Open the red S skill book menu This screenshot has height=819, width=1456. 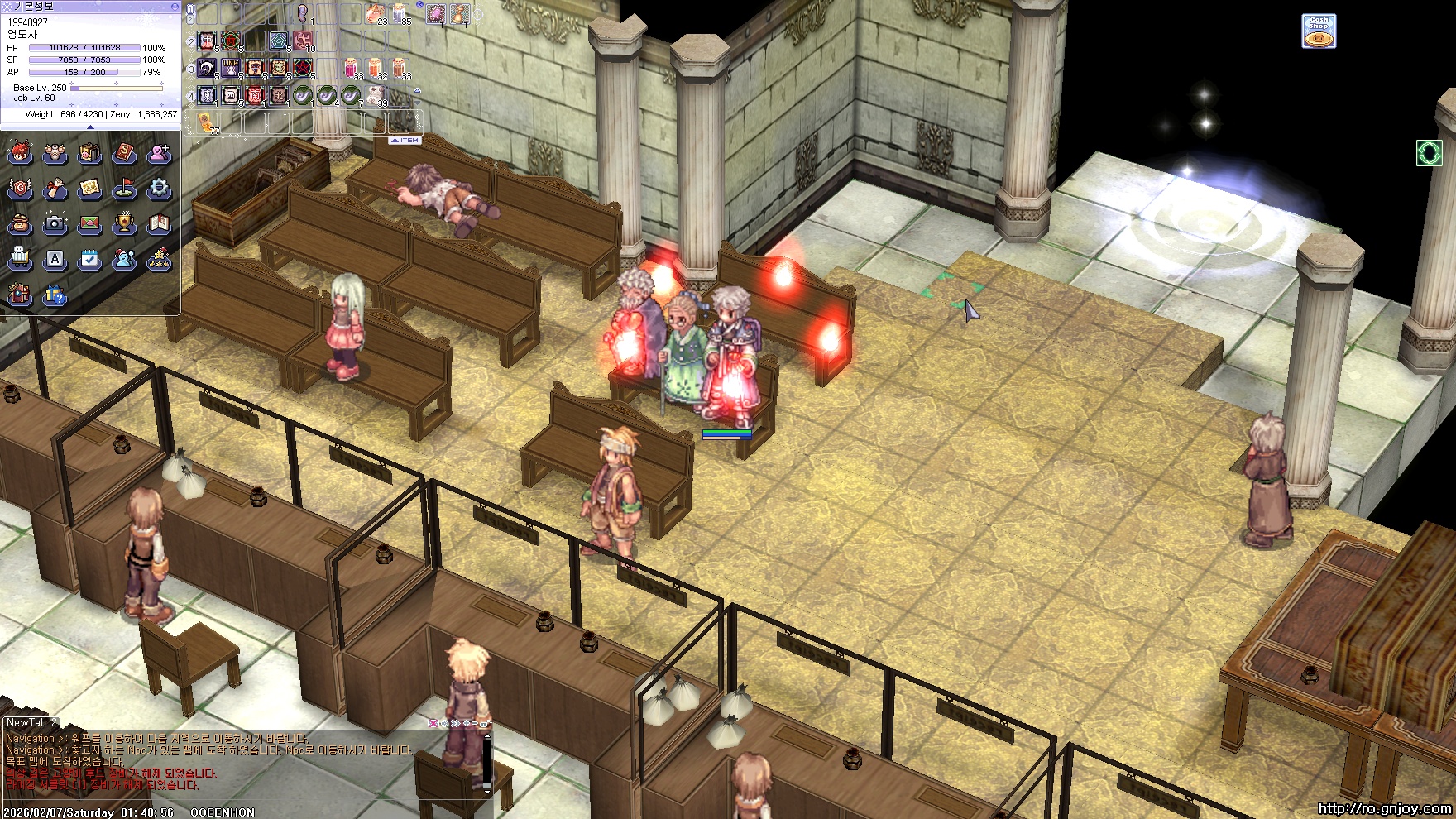(x=124, y=153)
